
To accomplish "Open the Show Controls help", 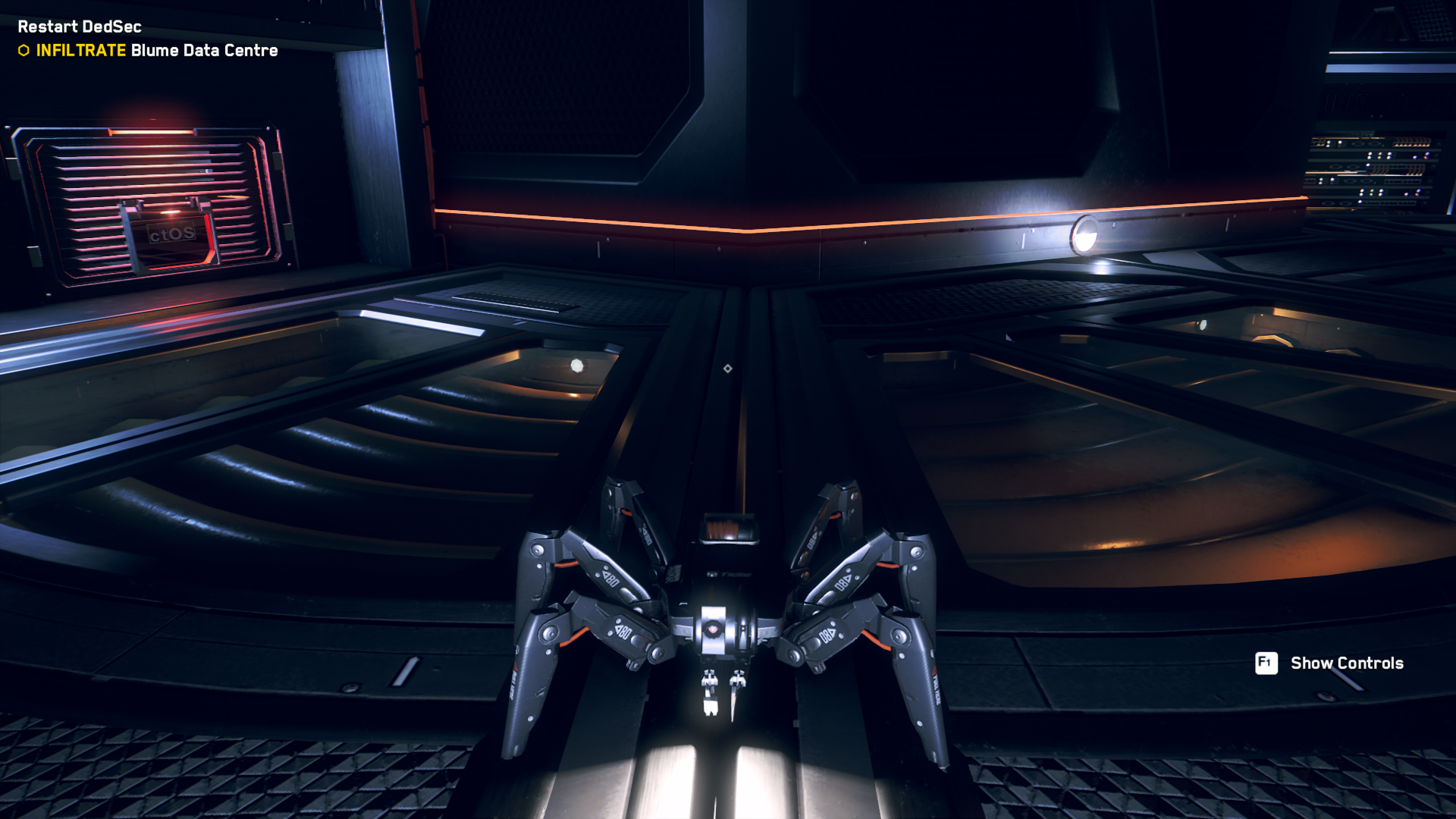I will tap(1330, 663).
